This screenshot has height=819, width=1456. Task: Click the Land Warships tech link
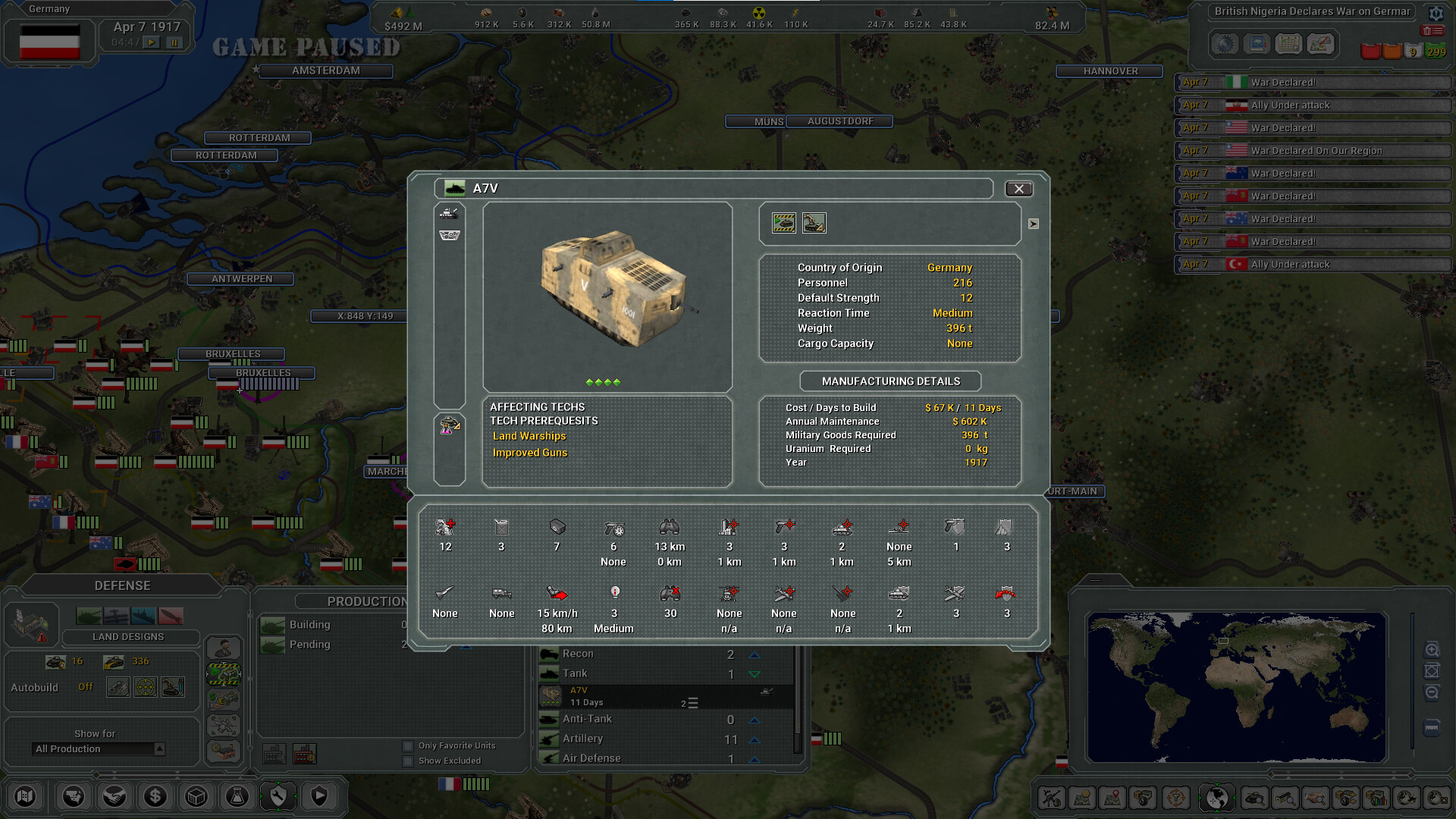tap(529, 436)
